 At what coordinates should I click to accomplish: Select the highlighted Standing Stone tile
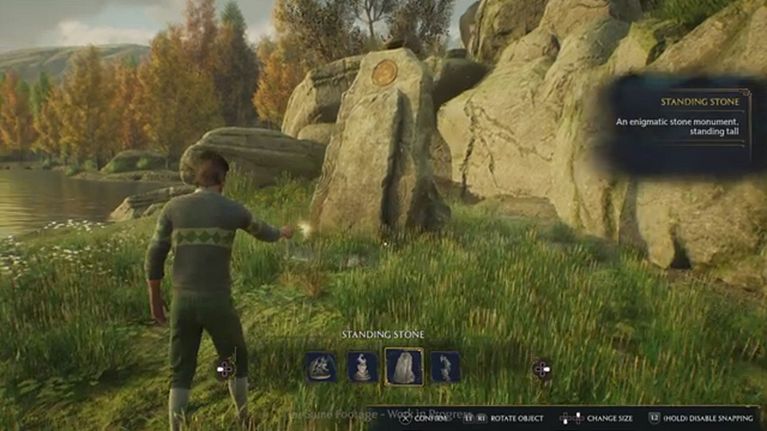pyautogui.click(x=404, y=367)
